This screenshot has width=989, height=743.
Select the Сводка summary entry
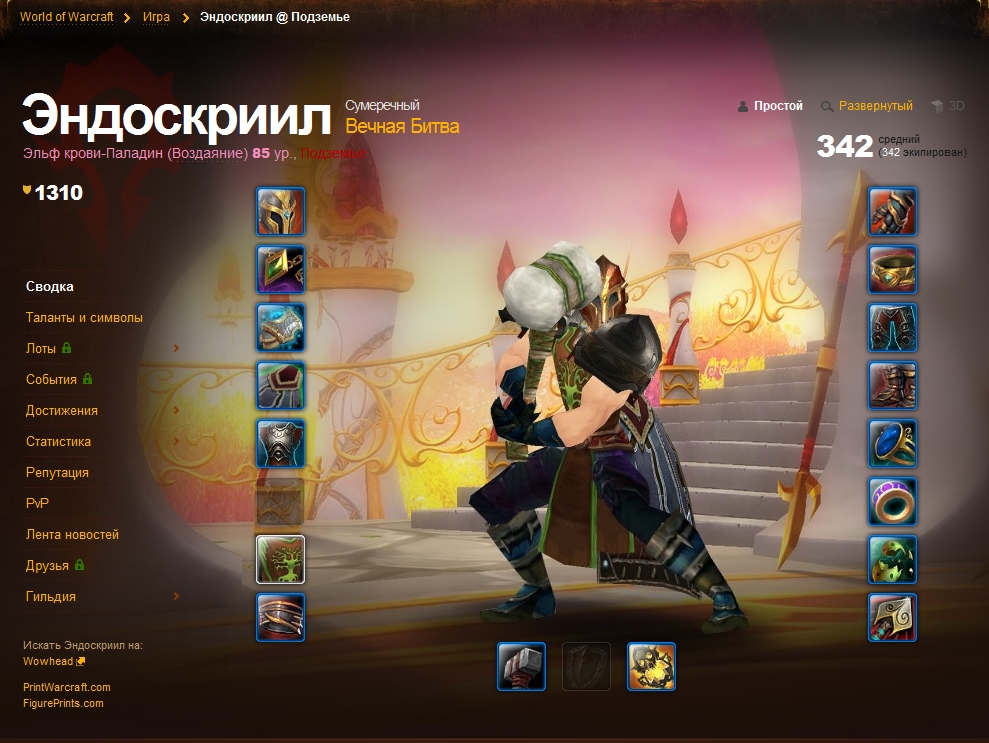50,287
